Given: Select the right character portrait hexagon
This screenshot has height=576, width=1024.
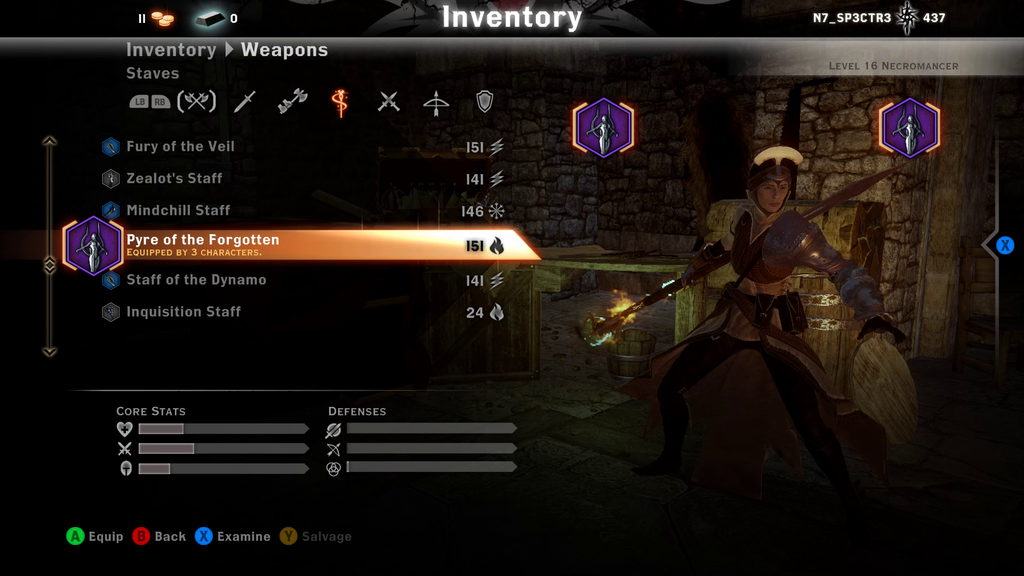Looking at the screenshot, I should (909, 128).
